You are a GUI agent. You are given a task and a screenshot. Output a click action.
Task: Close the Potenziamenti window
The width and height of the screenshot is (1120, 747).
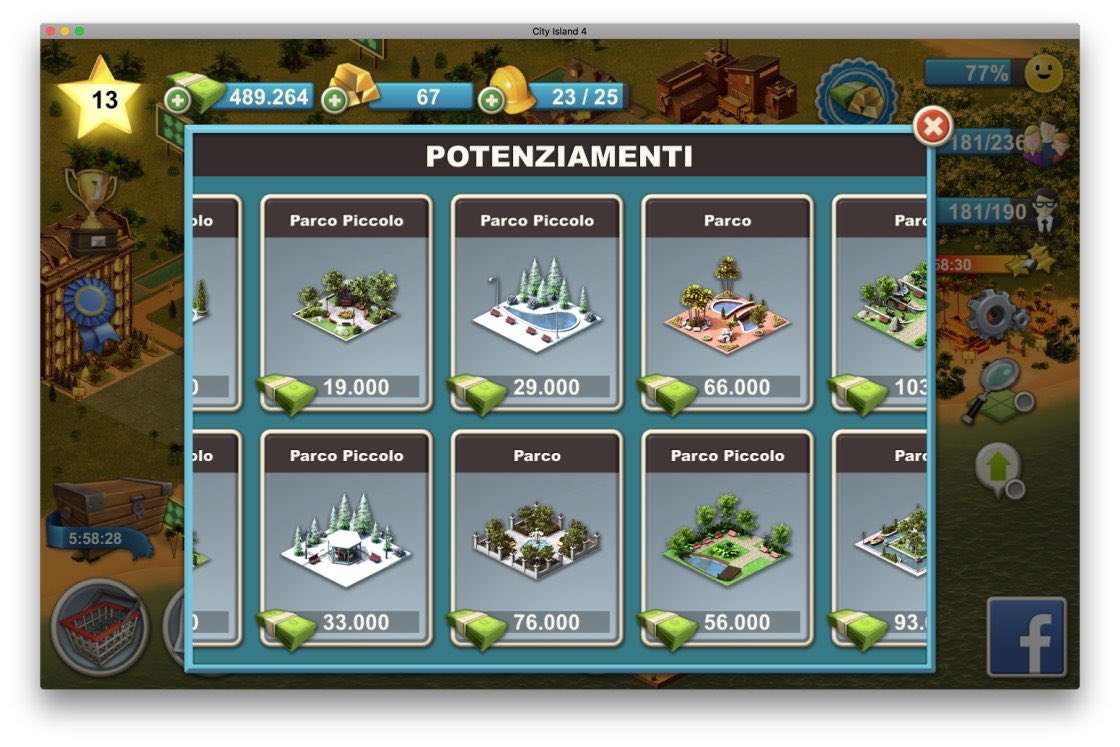[x=933, y=127]
